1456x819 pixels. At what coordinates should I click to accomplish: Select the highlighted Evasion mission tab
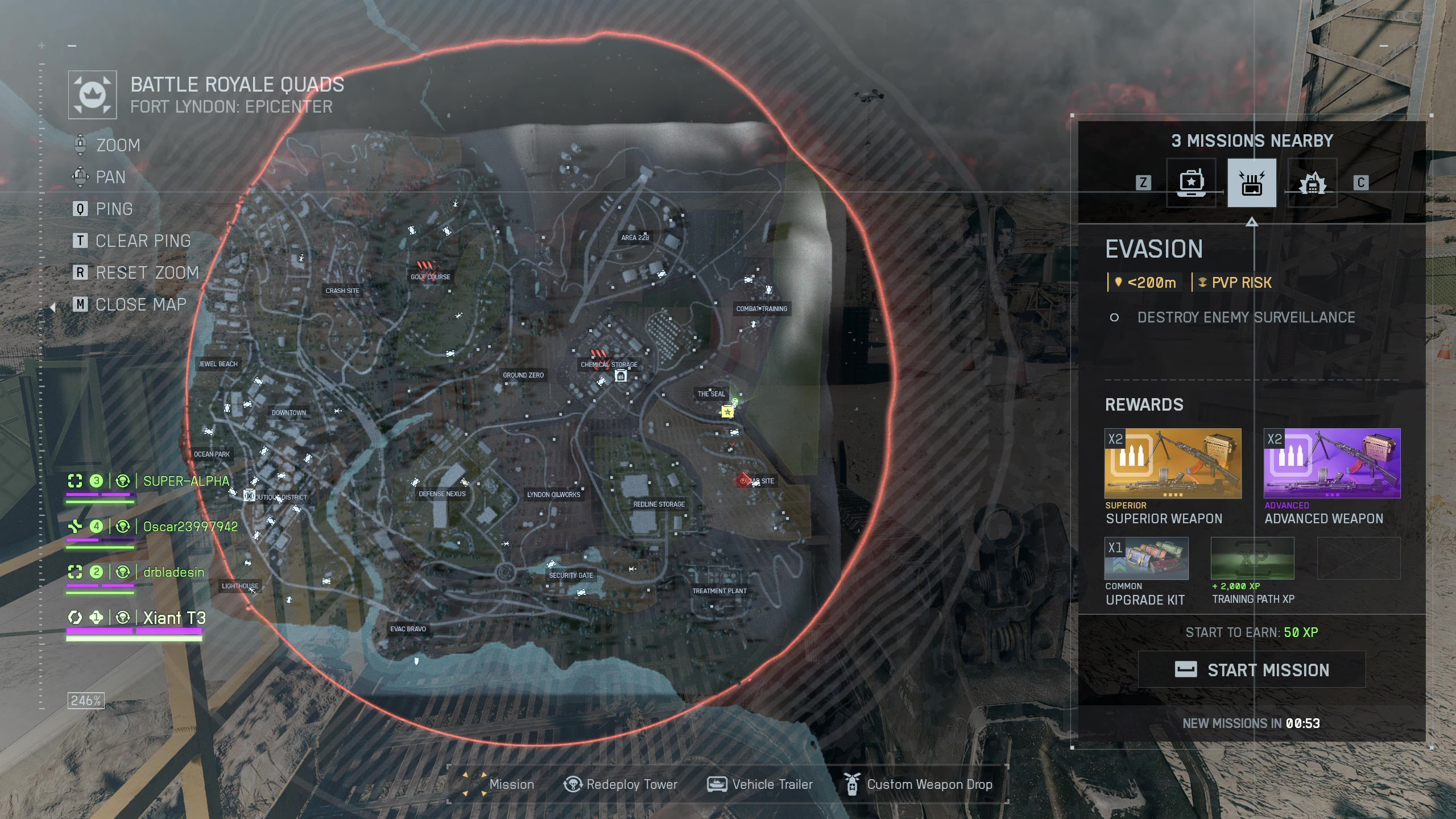pyautogui.click(x=1251, y=183)
